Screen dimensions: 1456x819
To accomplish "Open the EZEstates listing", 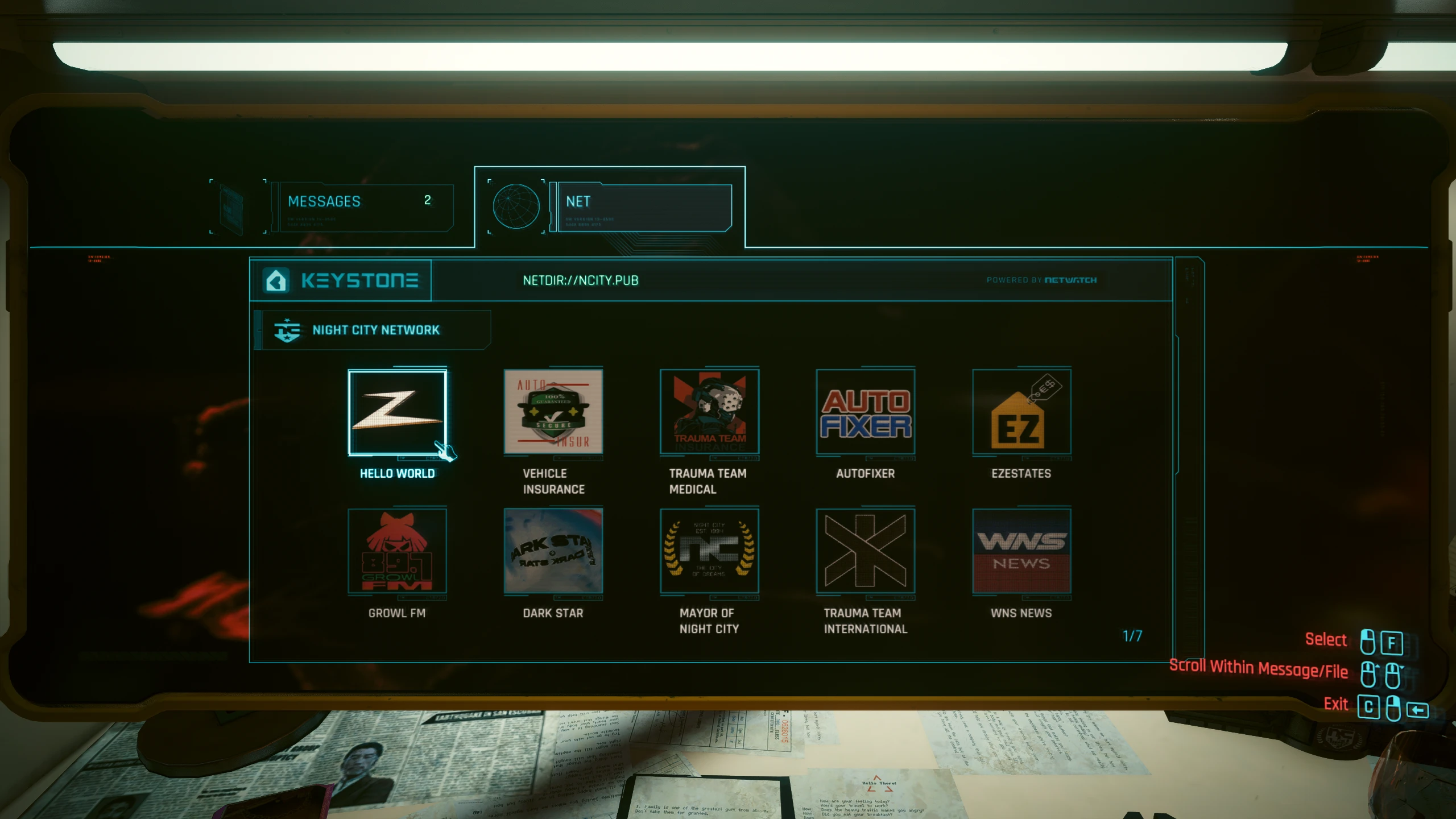I will (1021, 412).
